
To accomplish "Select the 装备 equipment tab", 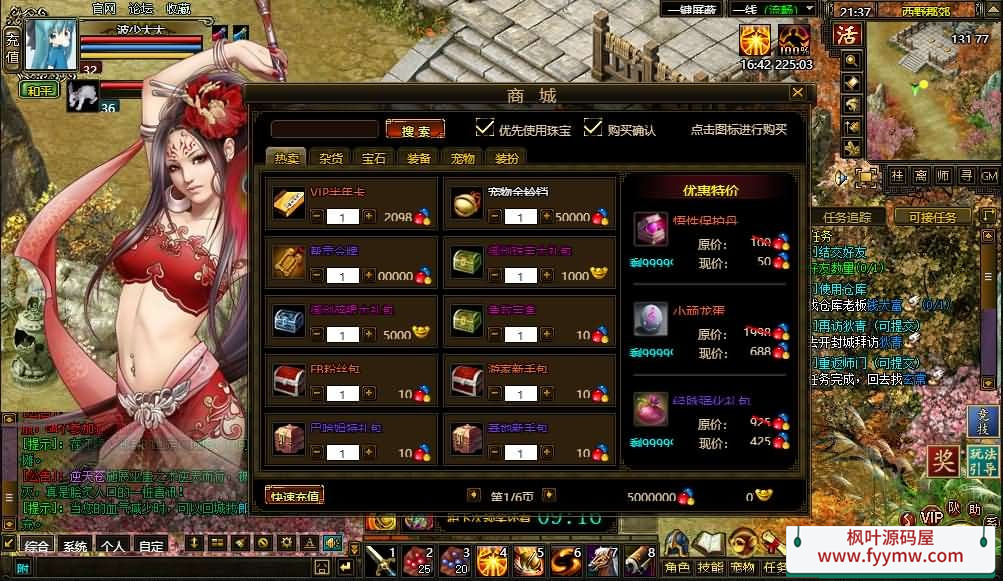I will [419, 158].
